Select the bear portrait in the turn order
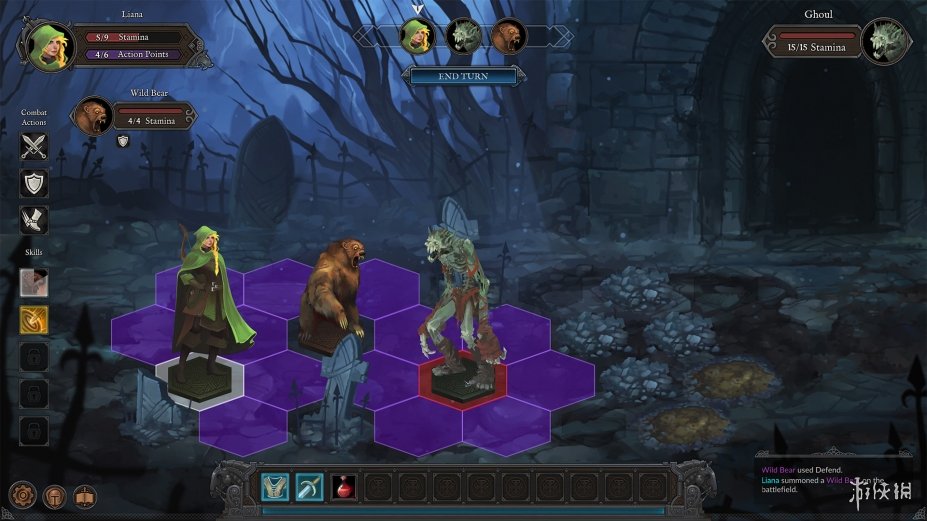 (x=507, y=36)
